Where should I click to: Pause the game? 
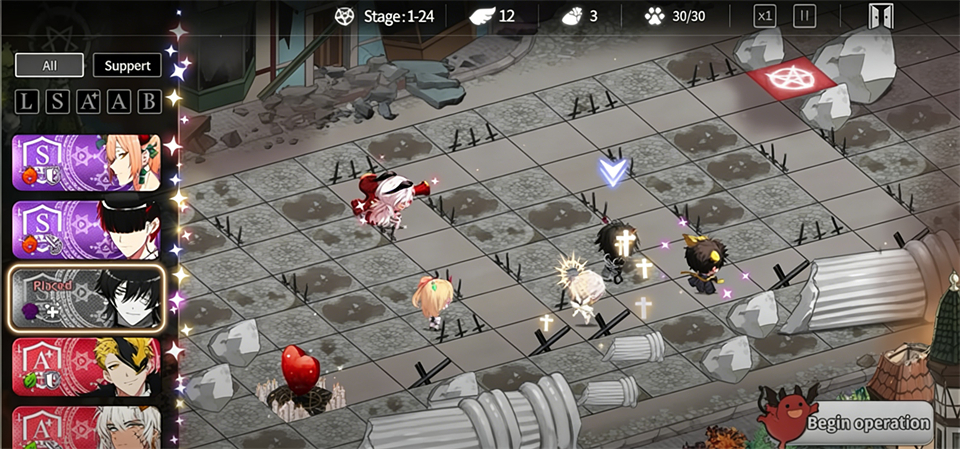(x=804, y=16)
